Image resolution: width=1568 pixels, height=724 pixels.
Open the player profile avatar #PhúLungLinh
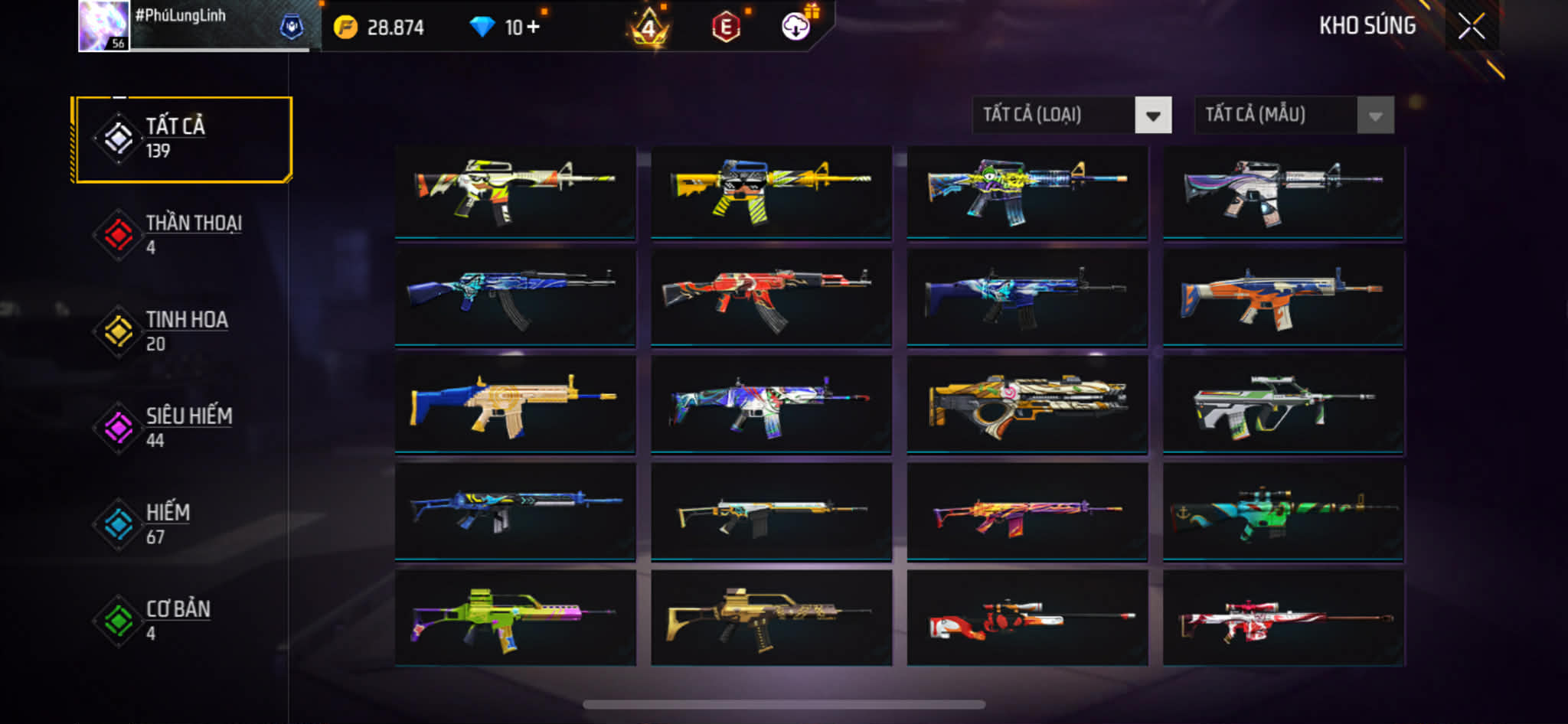point(104,26)
